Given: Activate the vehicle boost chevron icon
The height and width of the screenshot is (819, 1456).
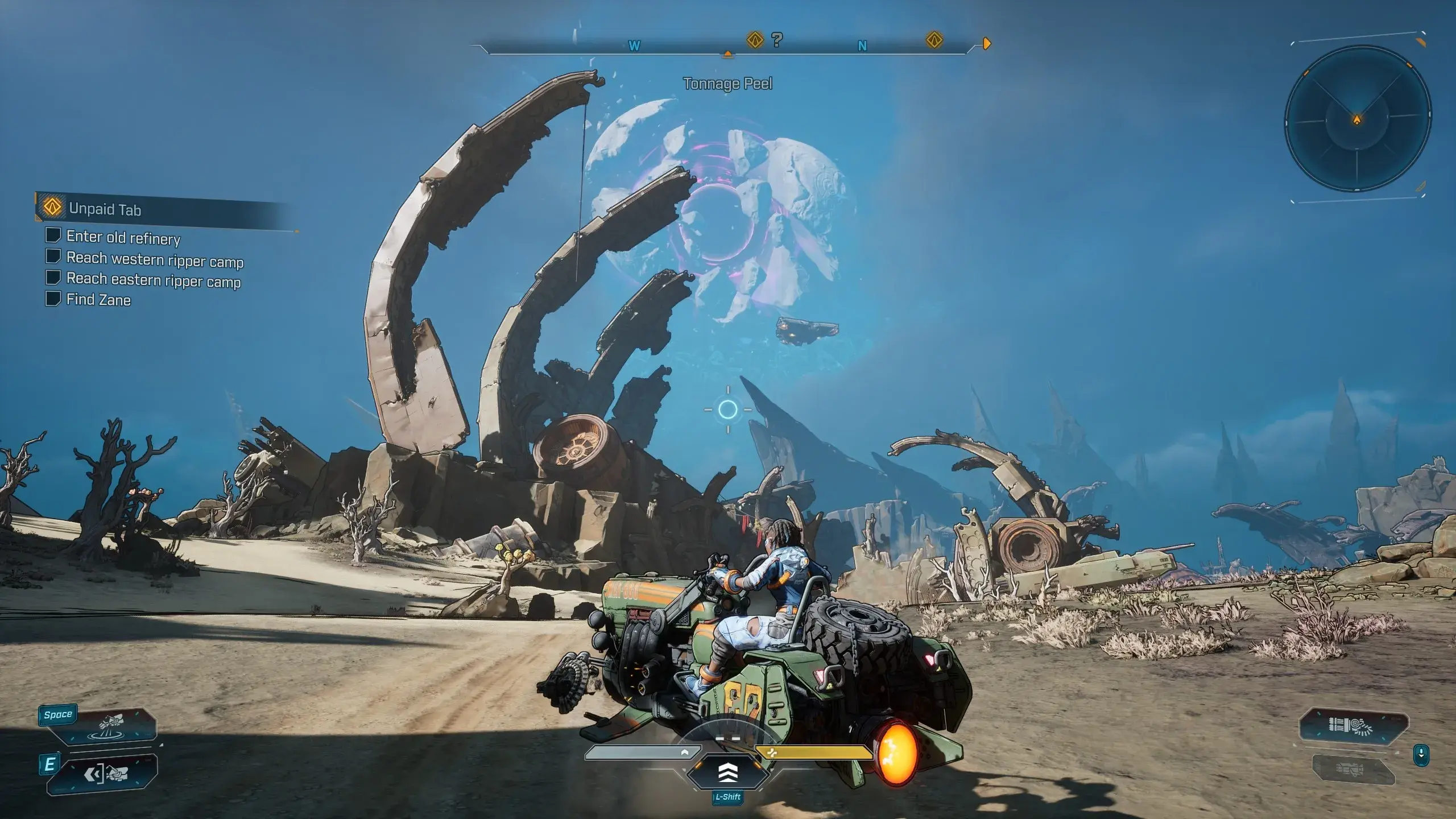Looking at the screenshot, I should (728, 772).
